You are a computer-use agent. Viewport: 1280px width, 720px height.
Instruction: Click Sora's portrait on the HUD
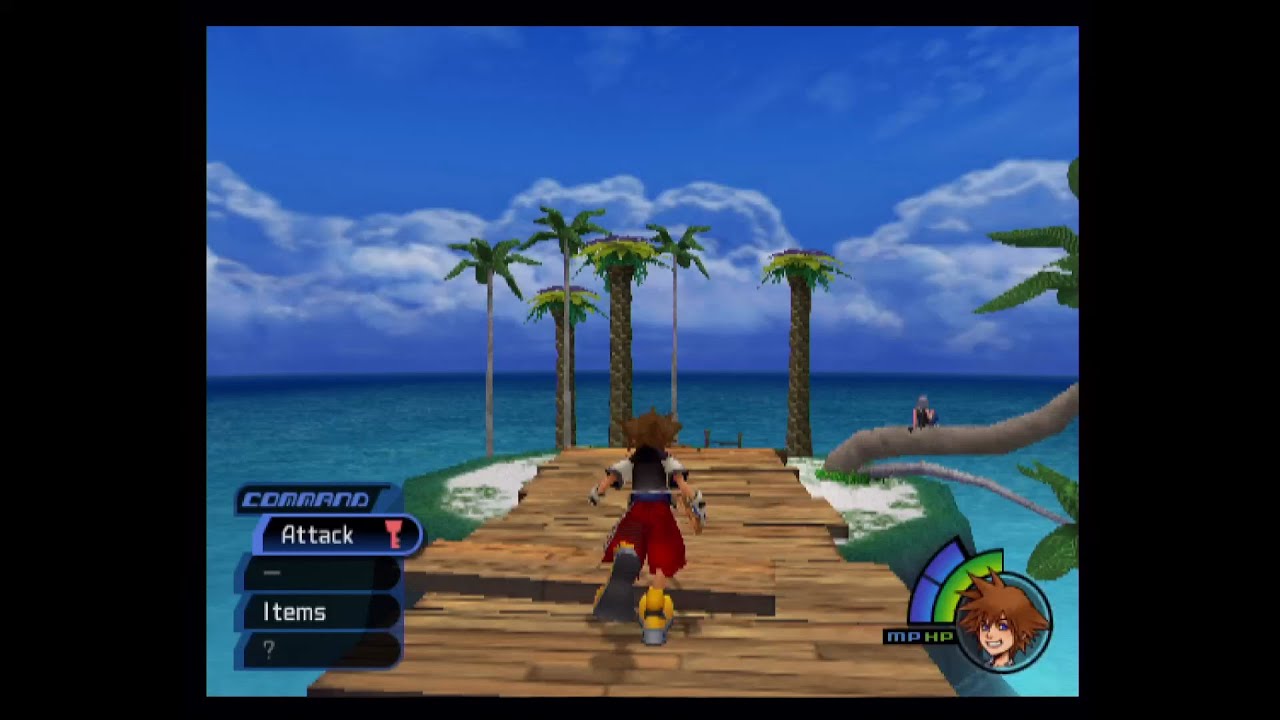[x=1001, y=621]
